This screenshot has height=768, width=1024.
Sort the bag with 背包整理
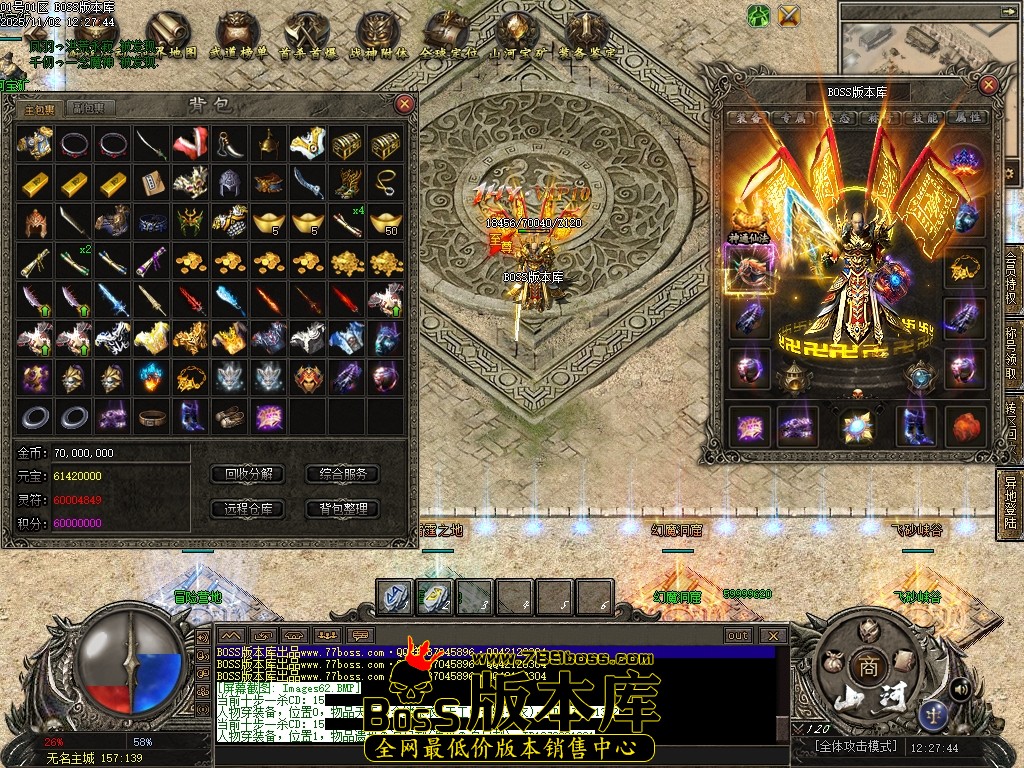click(342, 508)
